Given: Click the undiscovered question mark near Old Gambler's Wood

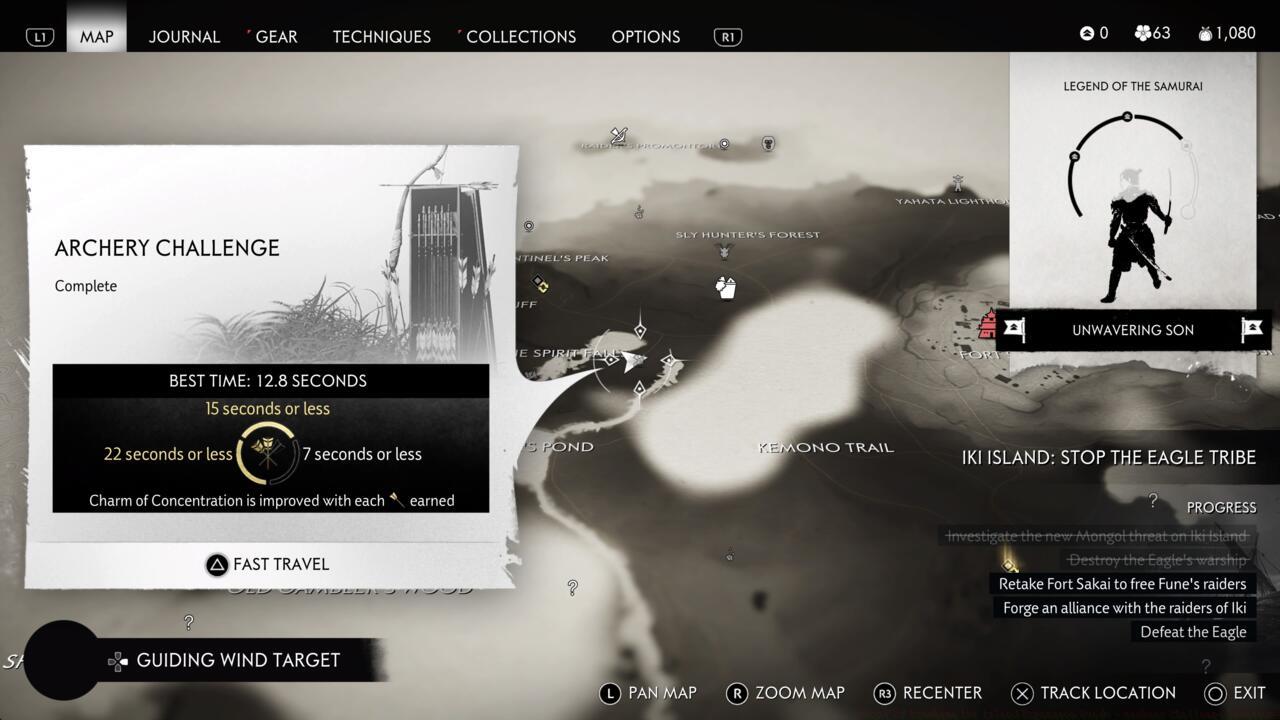Looking at the screenshot, I should (572, 588).
